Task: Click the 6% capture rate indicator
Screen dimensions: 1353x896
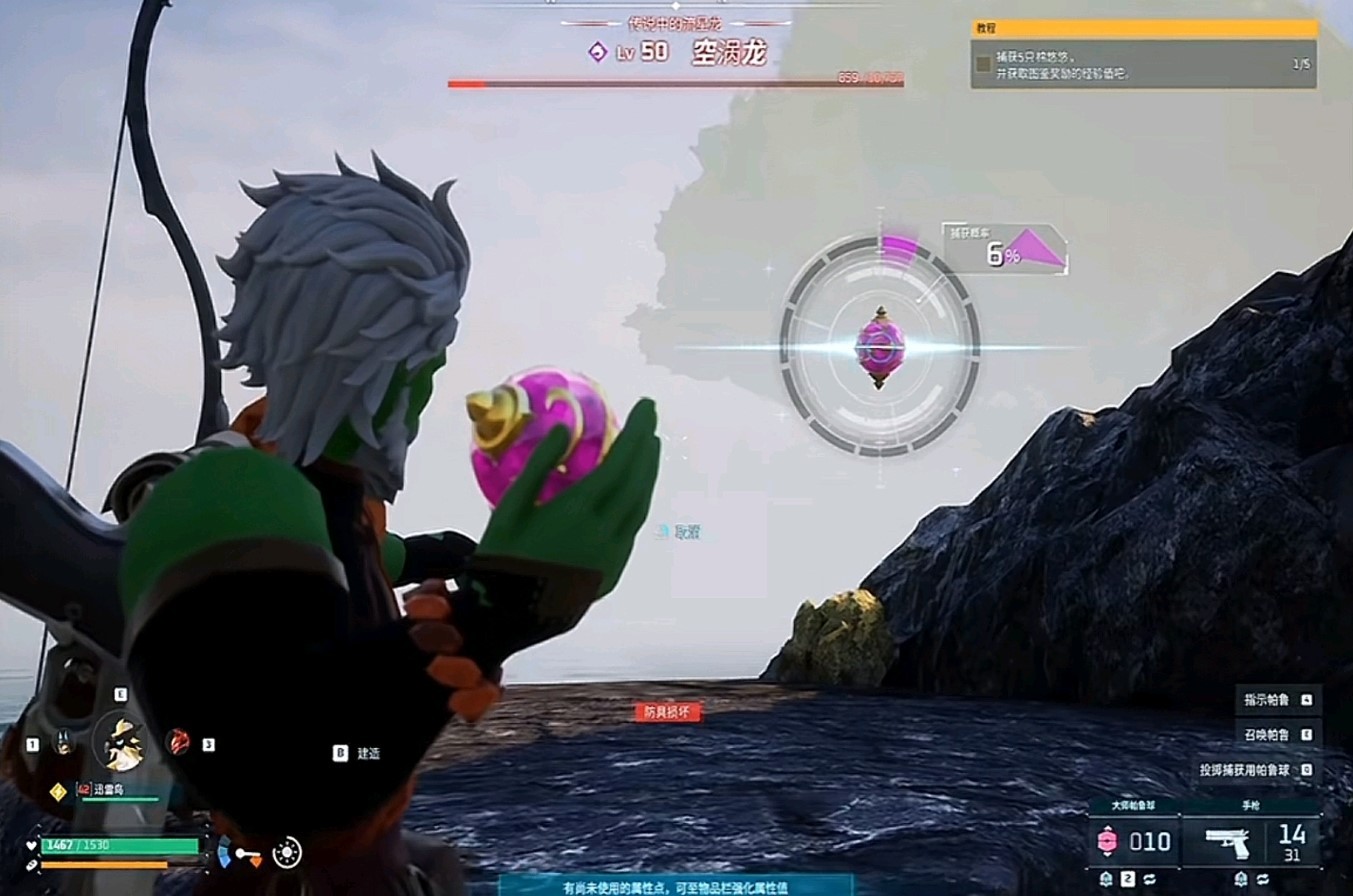Action: click(1006, 252)
